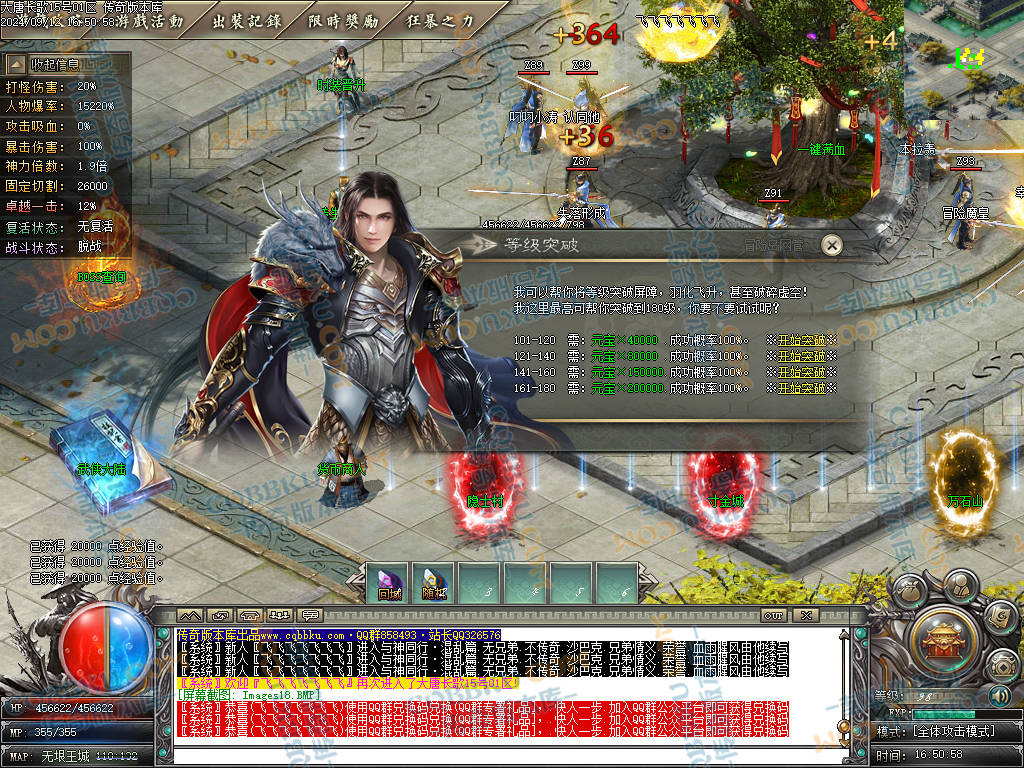Open the 狂暴之力 tab
This screenshot has width=1024, height=768.
tap(440, 20)
